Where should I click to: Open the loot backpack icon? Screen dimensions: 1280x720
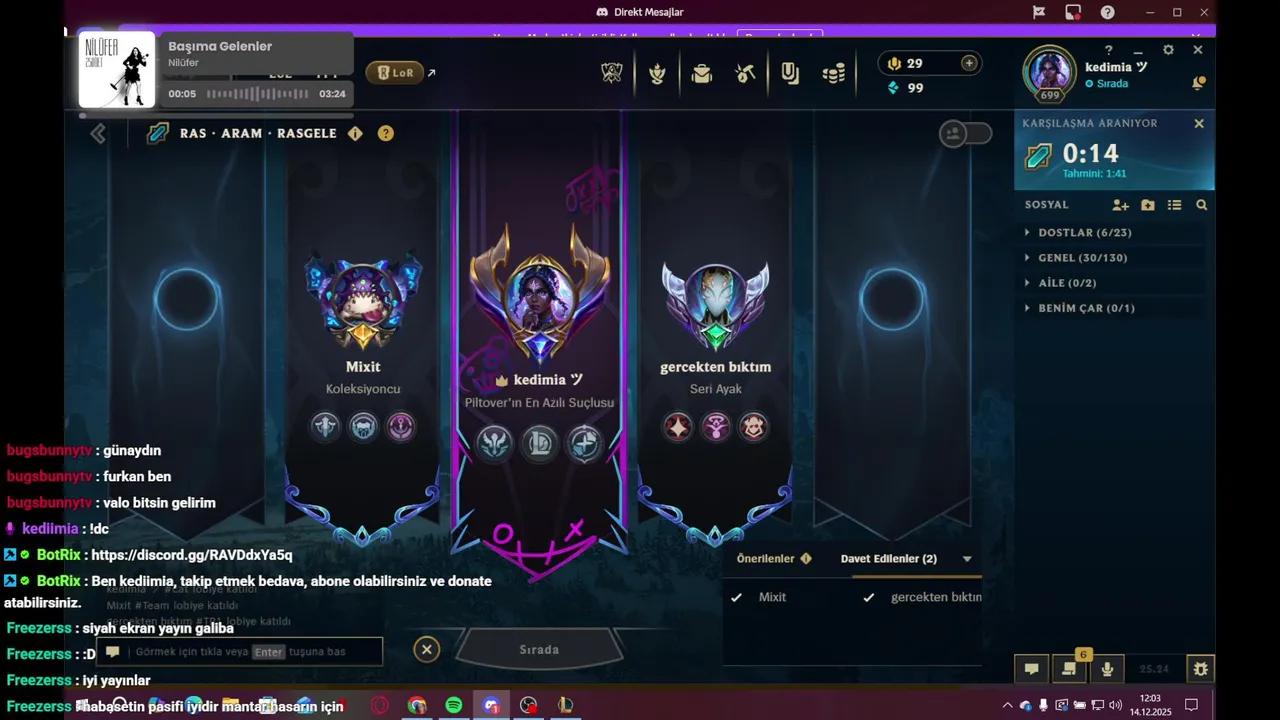702,73
